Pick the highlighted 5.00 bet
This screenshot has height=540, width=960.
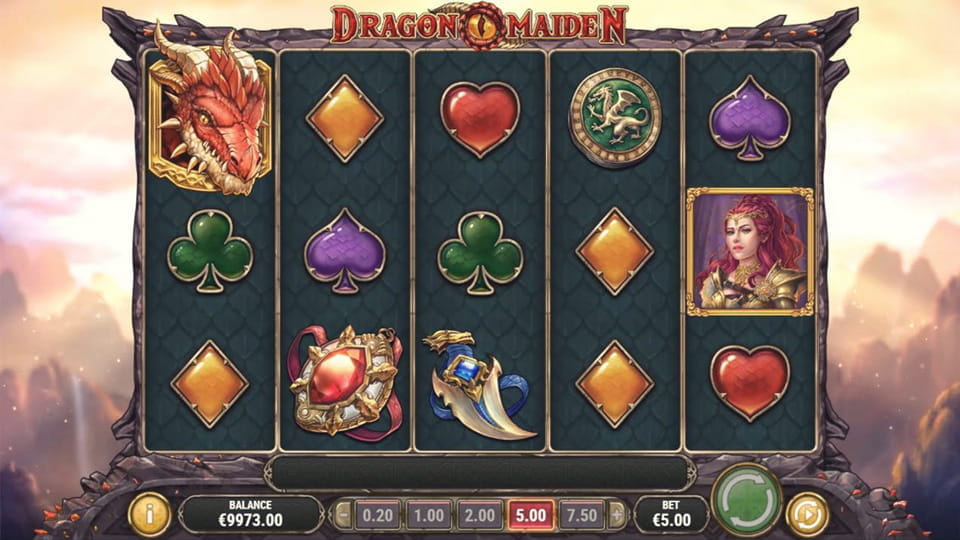pos(530,515)
